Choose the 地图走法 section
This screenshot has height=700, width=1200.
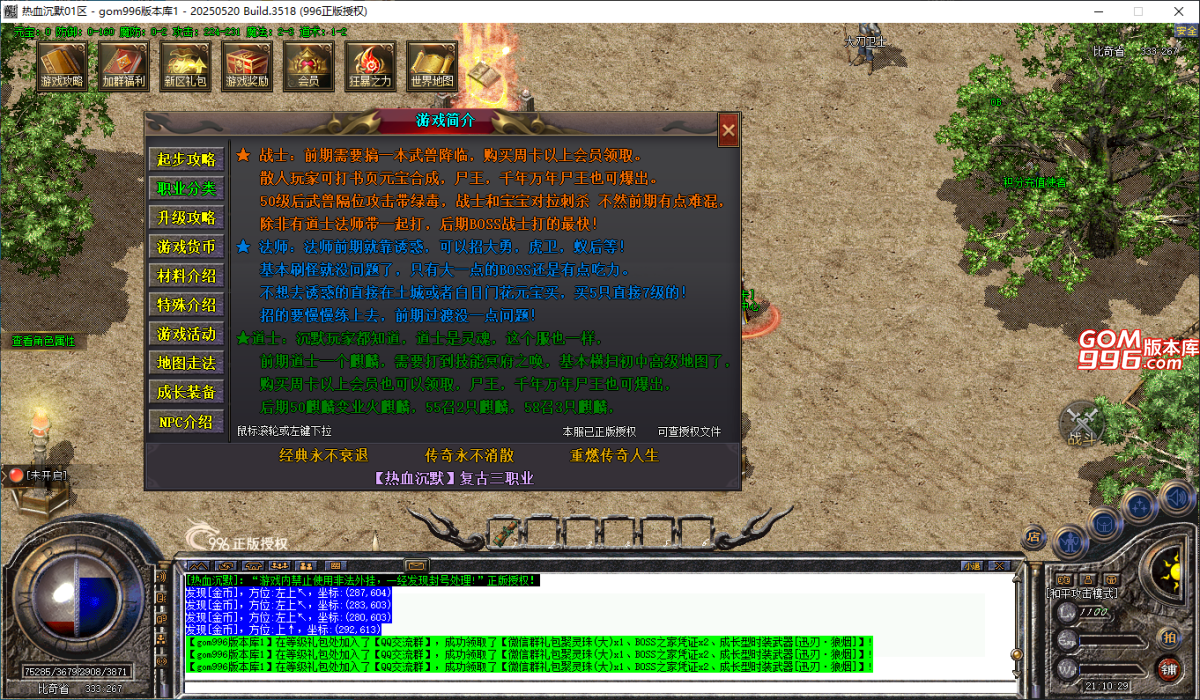pos(186,362)
